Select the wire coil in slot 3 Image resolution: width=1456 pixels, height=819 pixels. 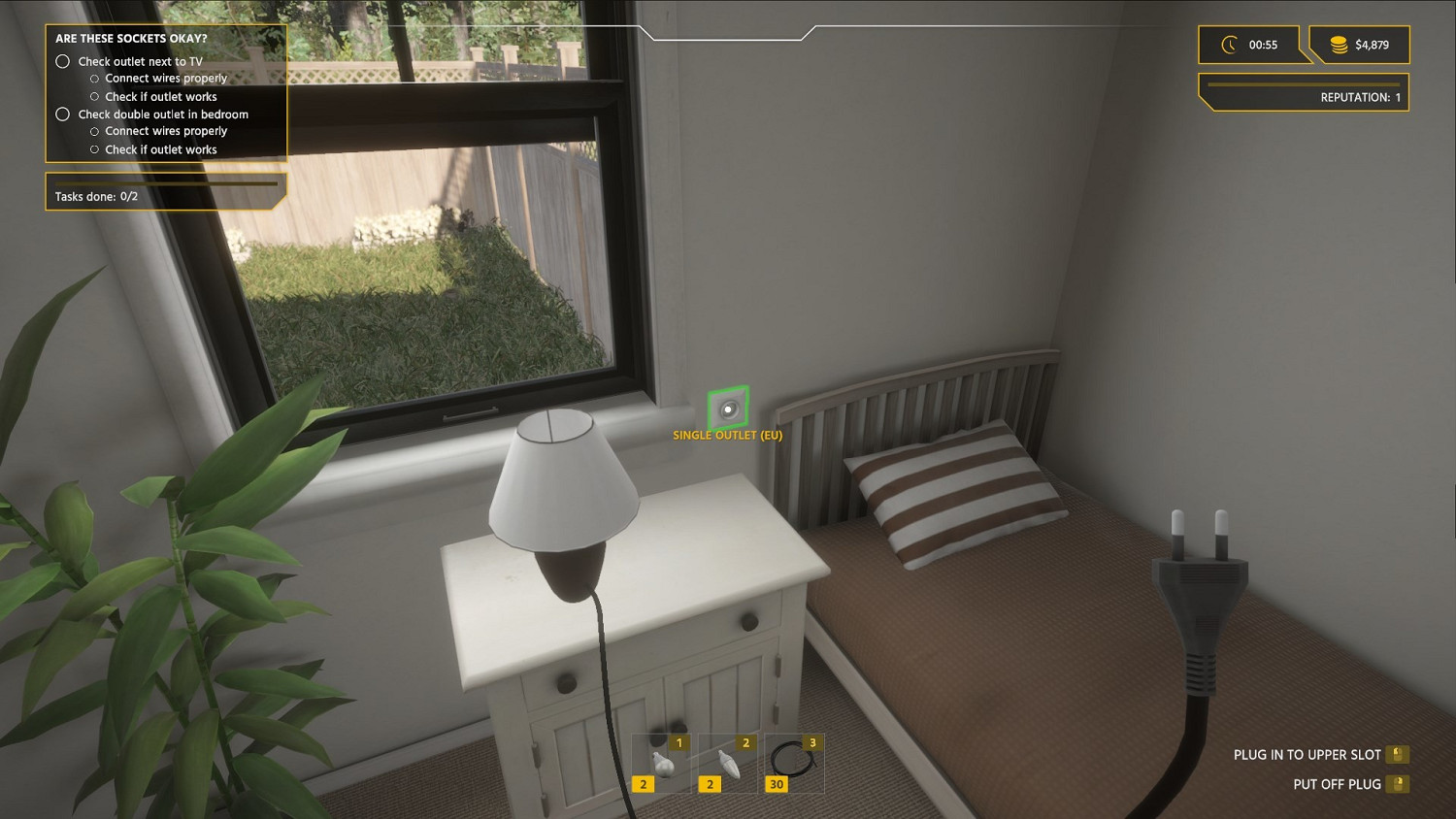click(794, 762)
